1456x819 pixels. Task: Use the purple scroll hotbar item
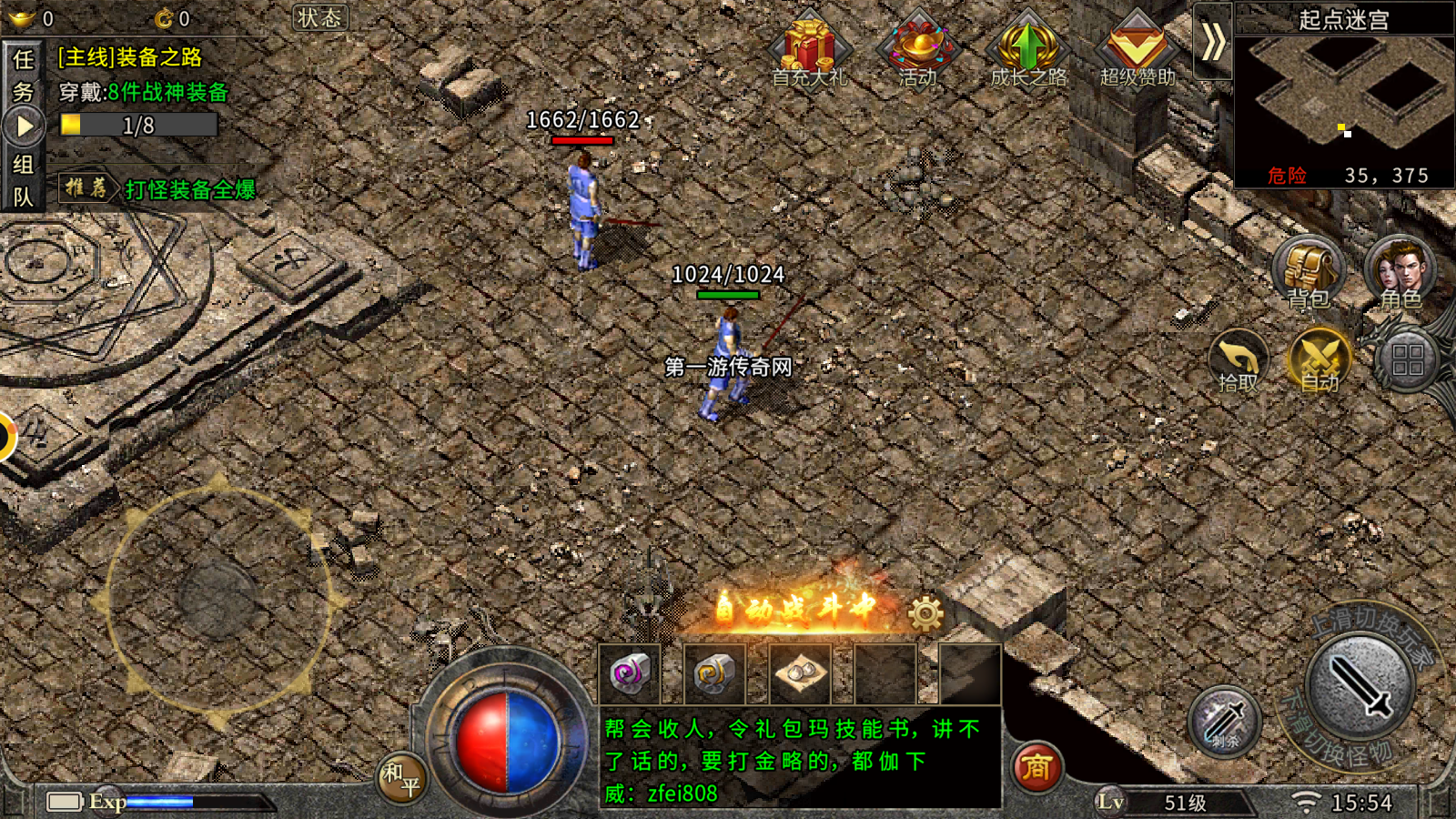pyautogui.click(x=630, y=674)
